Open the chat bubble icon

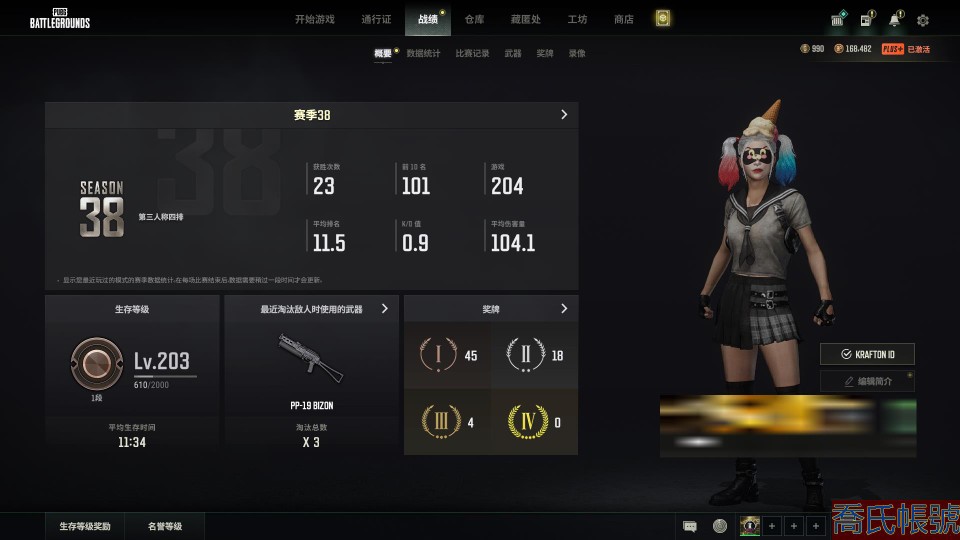[690, 526]
